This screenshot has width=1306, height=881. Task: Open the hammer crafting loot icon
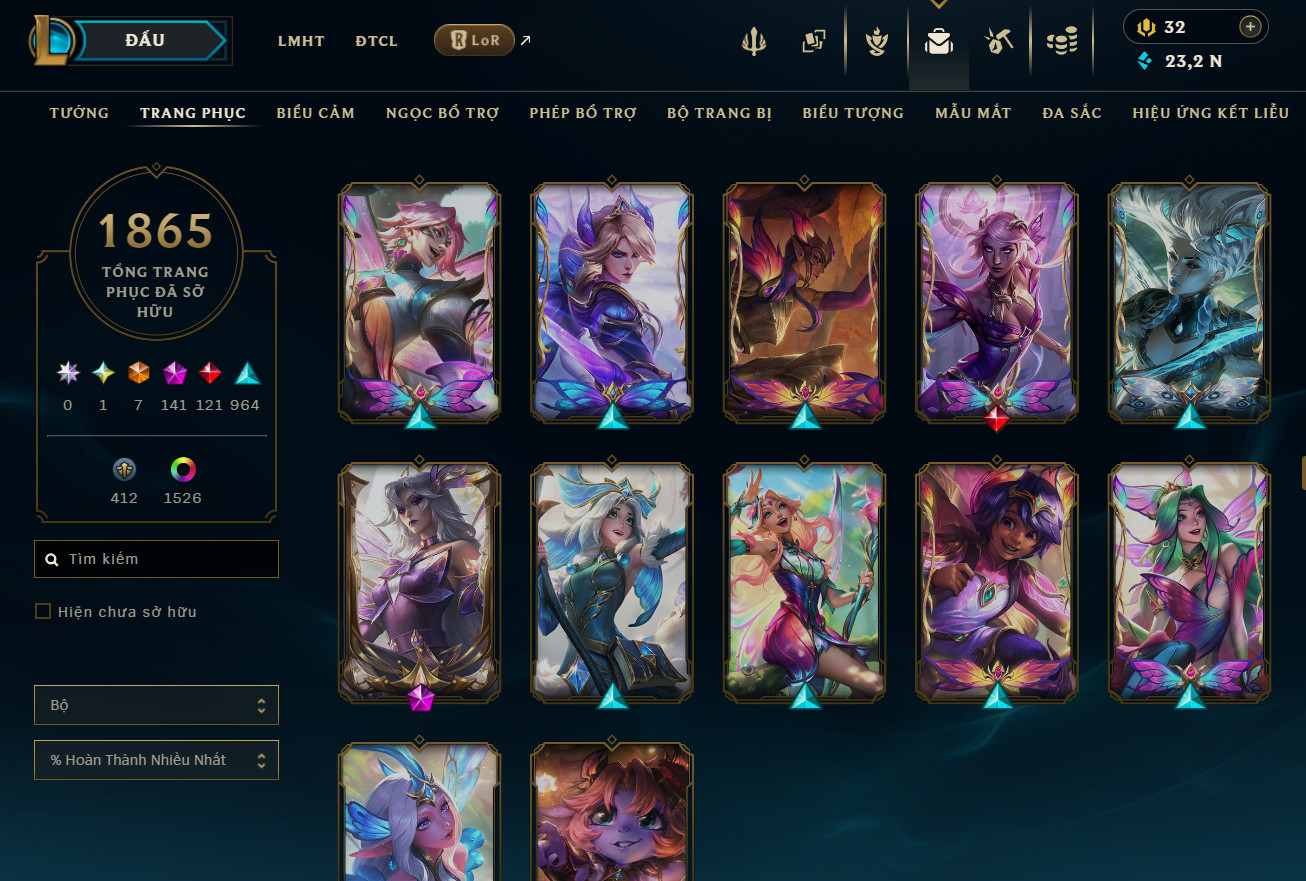[999, 42]
